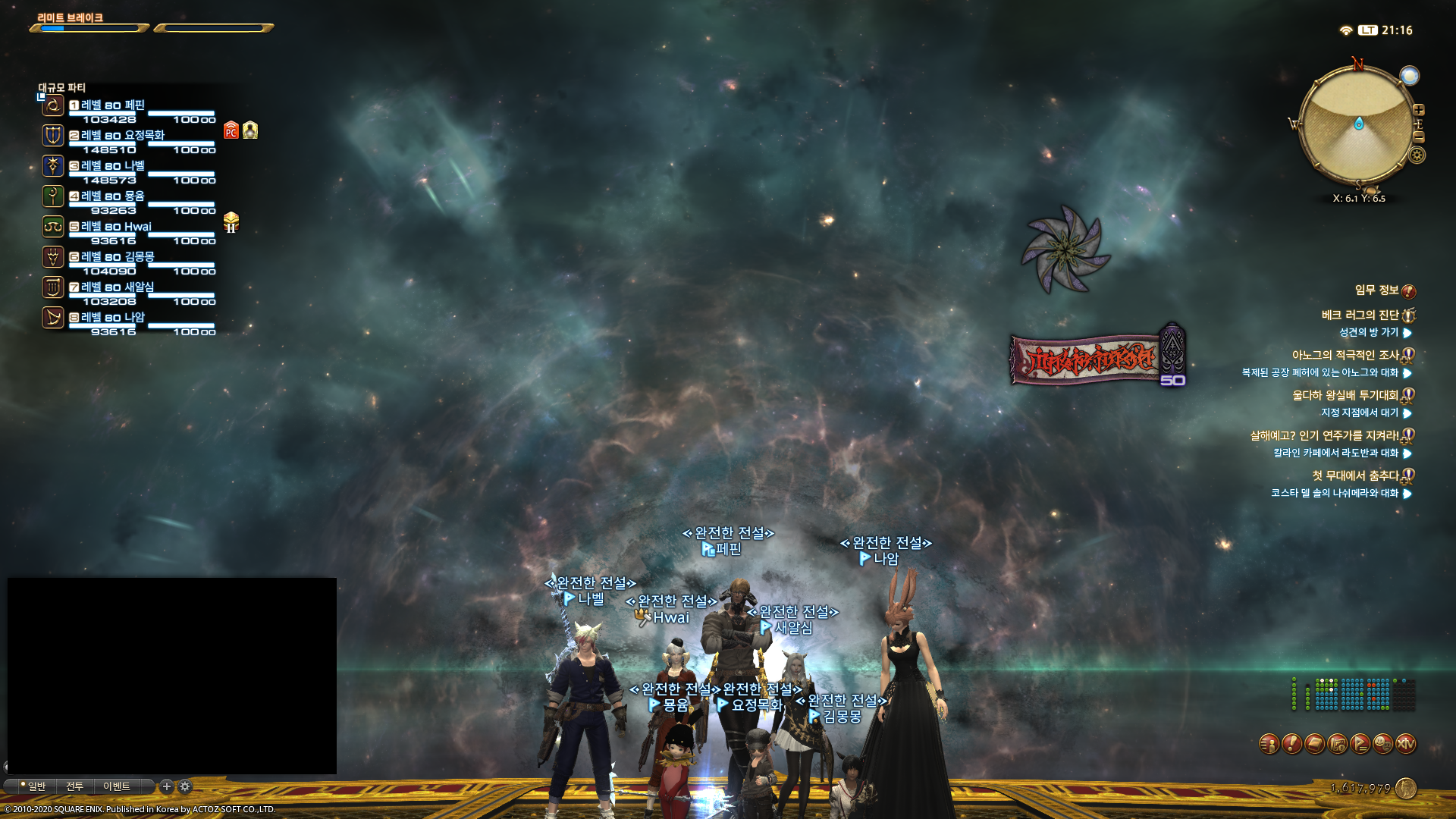Zoom in the minimap with plus button
Screen dimensions: 1456x819
pos(1419,110)
